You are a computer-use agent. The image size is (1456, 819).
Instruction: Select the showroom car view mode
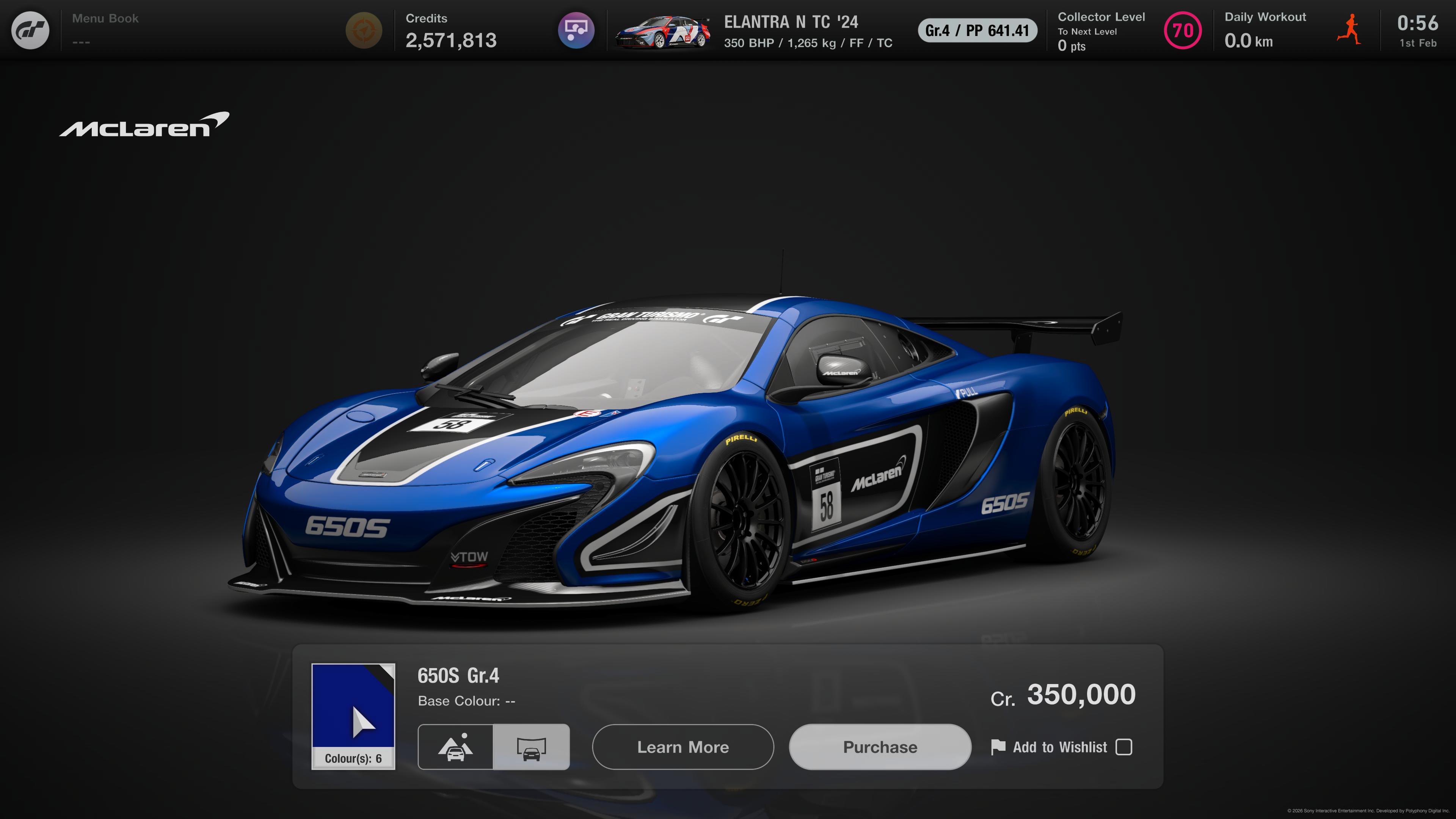tap(531, 747)
